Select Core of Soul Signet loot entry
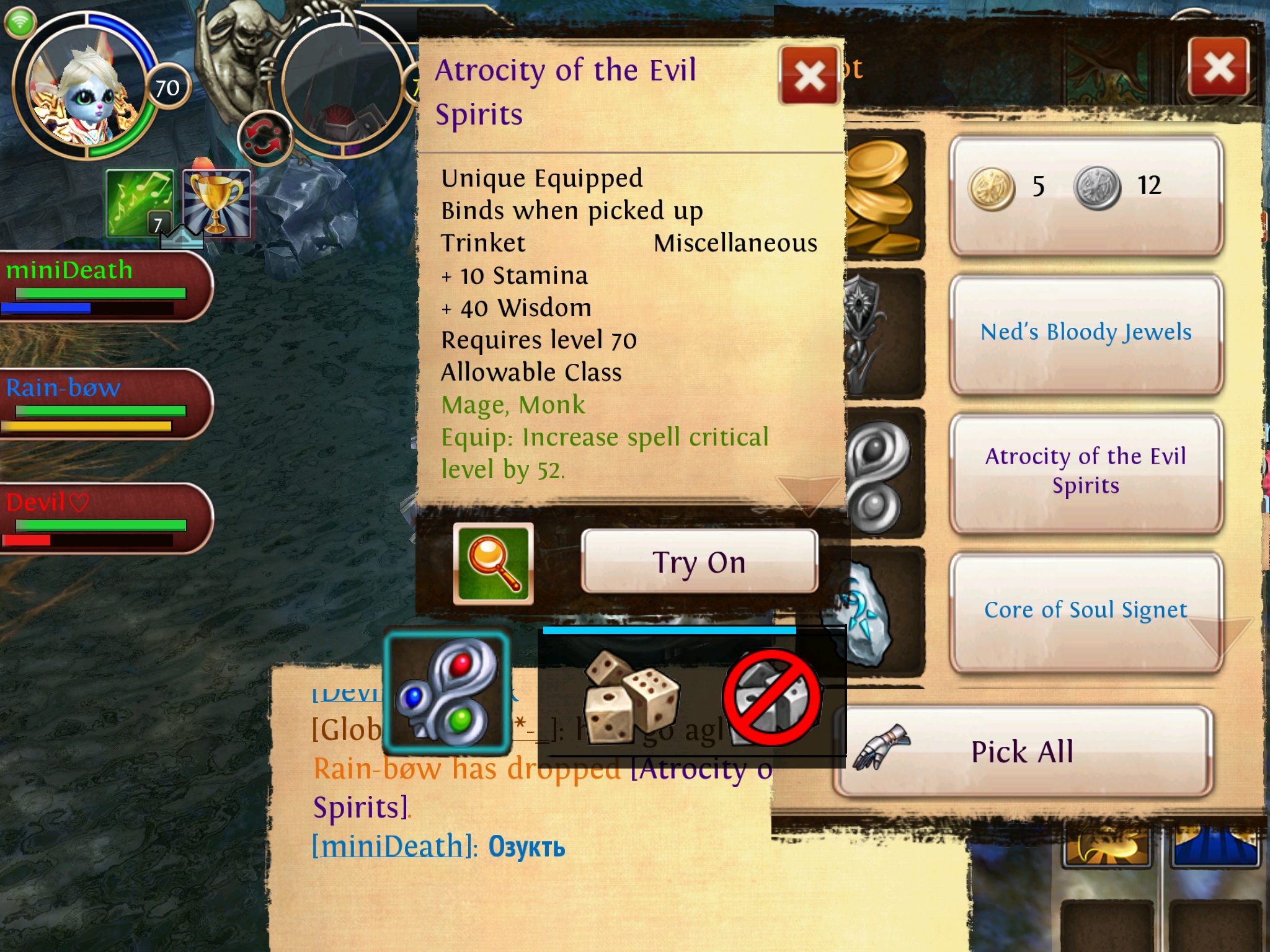Viewport: 1270px width, 952px height. click(x=1085, y=610)
